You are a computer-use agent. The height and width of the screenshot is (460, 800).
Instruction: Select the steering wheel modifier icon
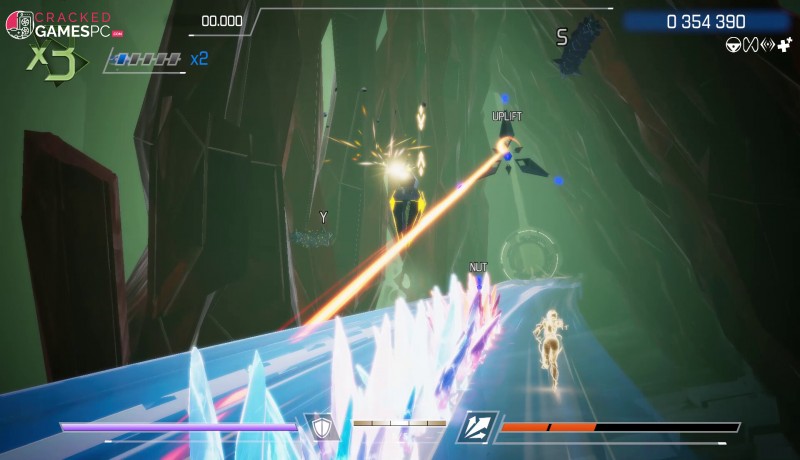(733, 44)
